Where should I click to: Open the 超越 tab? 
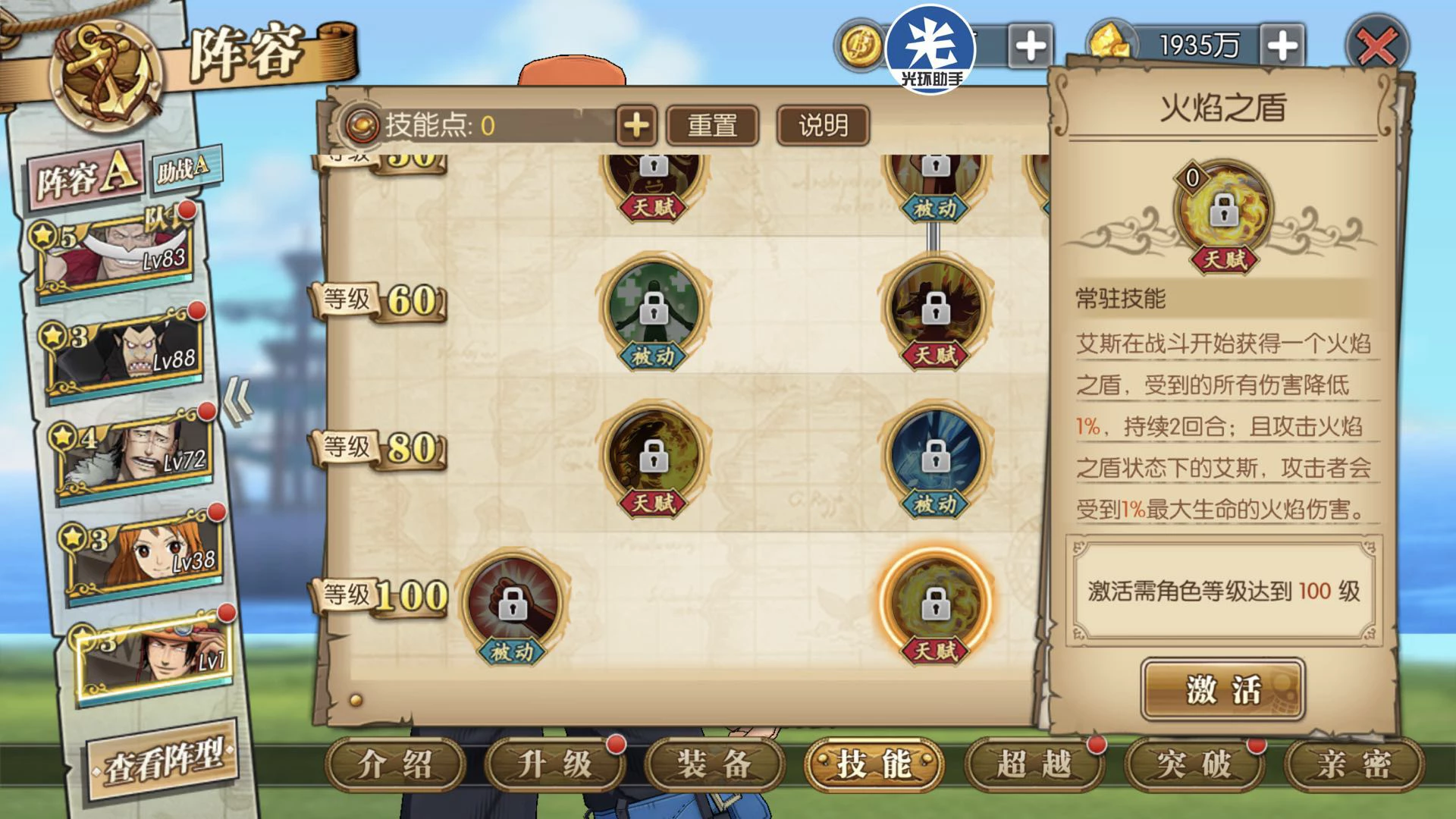tap(1034, 764)
